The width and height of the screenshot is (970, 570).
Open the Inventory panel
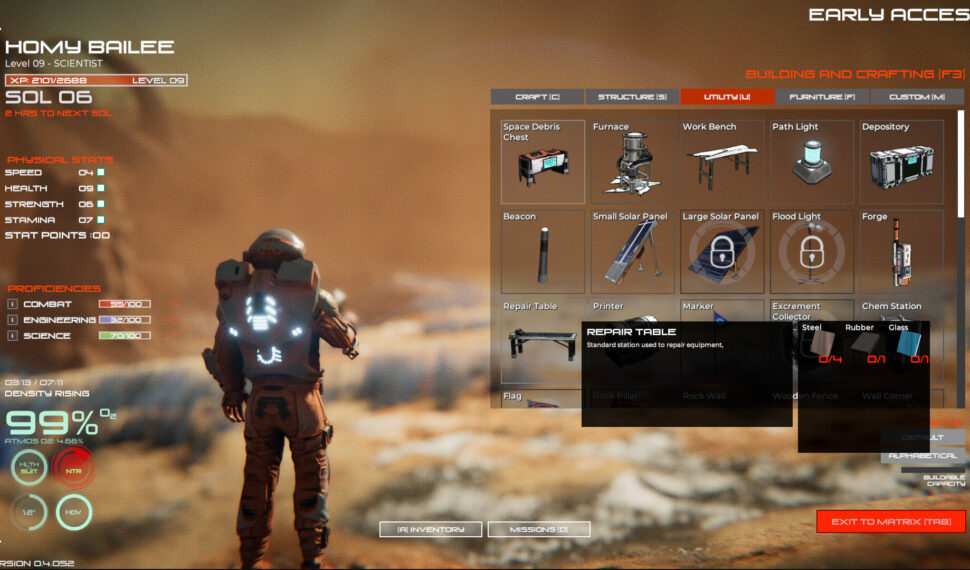tap(431, 529)
